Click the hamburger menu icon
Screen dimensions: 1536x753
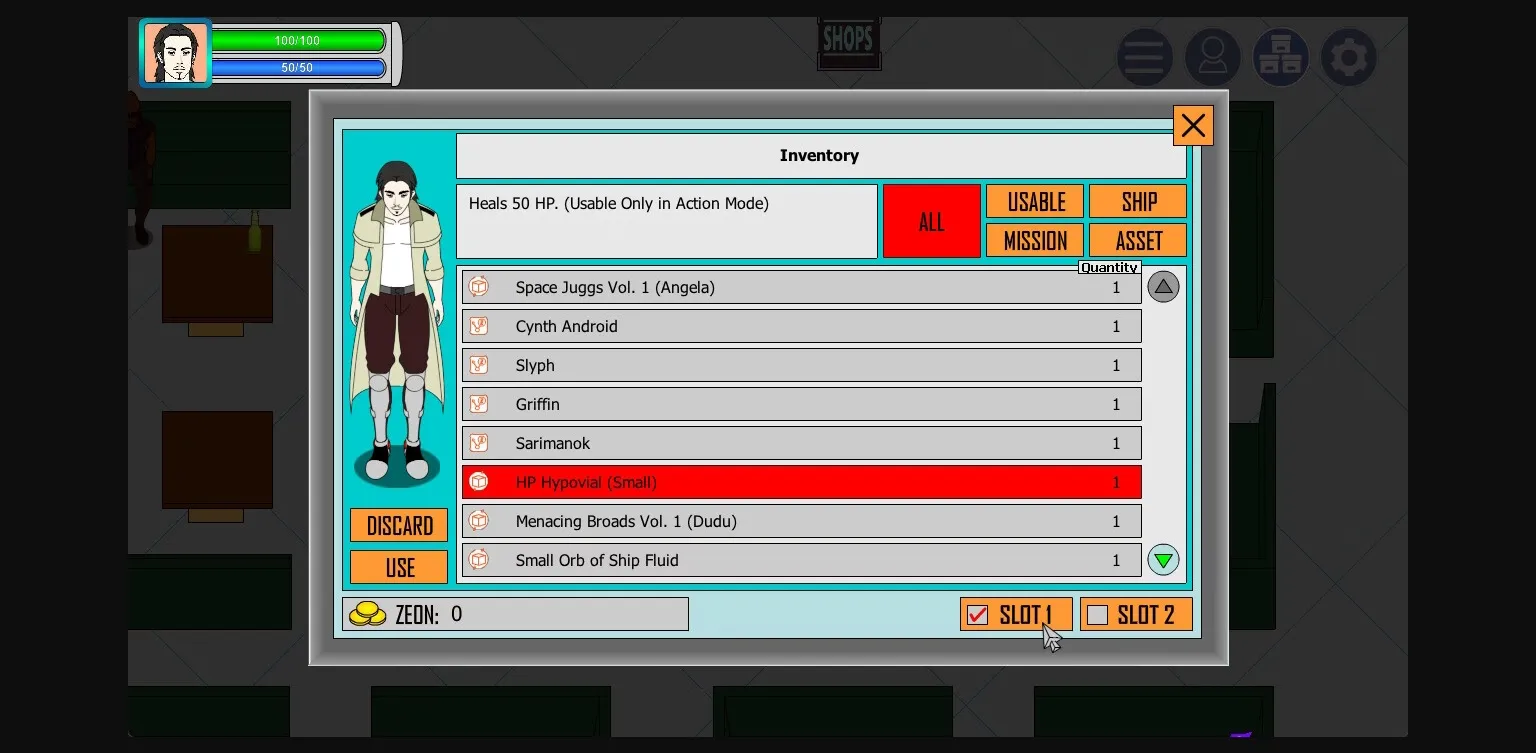coord(1145,57)
